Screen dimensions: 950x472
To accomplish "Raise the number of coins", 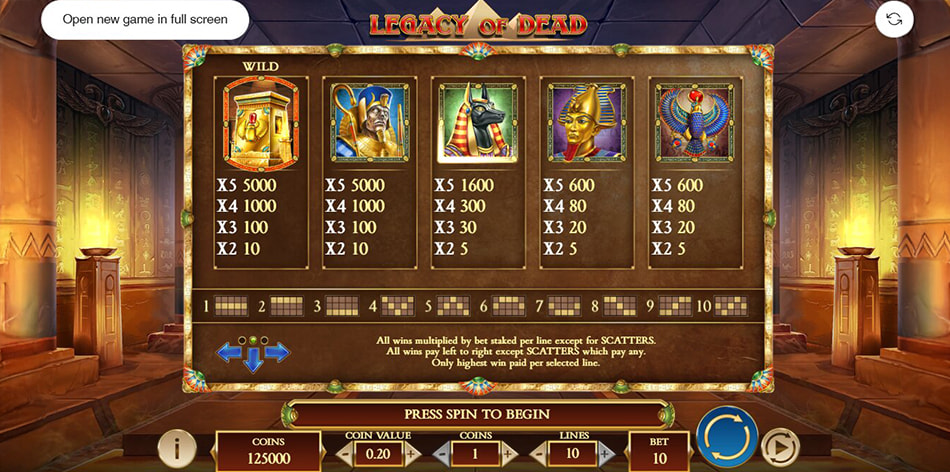I will tap(507, 454).
